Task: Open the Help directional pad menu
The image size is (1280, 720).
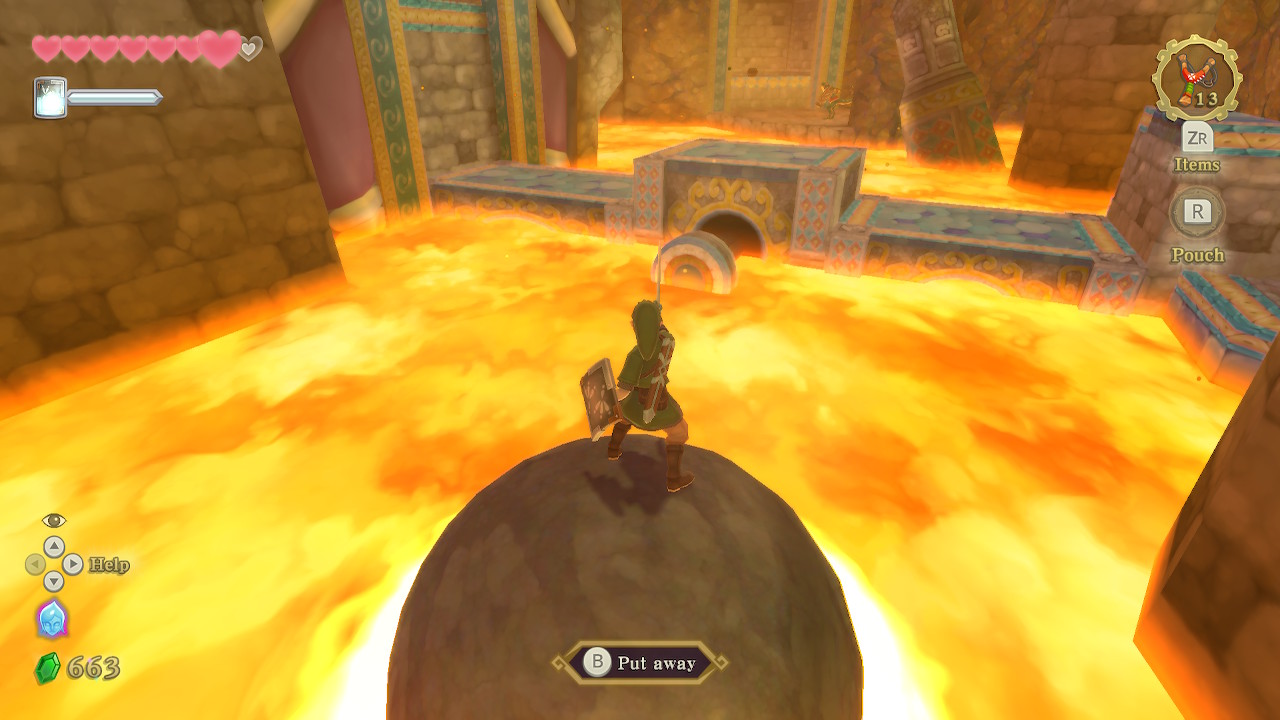Action: (54, 565)
